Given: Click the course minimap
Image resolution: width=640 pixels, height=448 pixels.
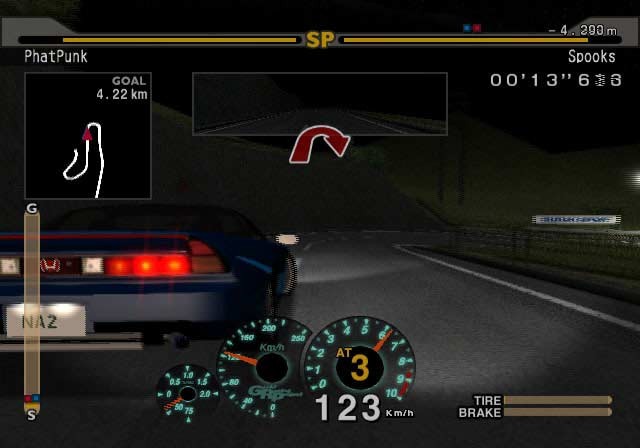Looking at the screenshot, I should click(88, 135).
